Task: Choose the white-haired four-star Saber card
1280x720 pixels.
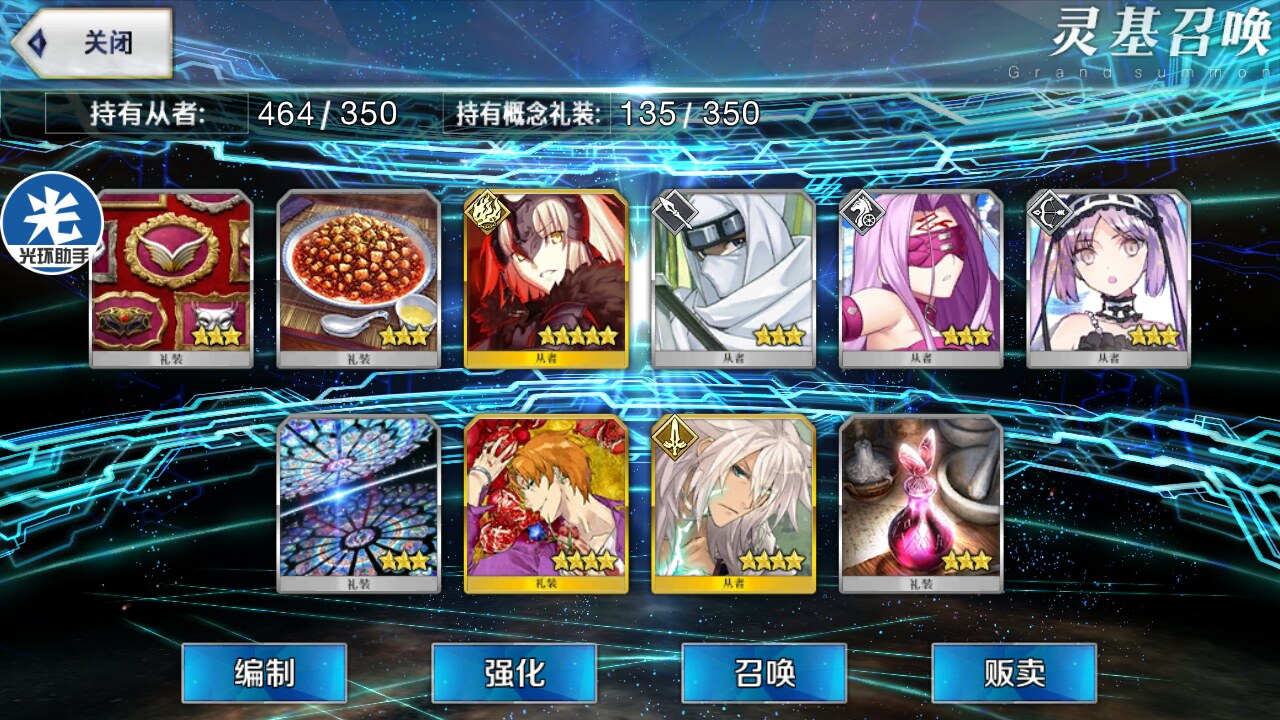Action: click(x=733, y=503)
